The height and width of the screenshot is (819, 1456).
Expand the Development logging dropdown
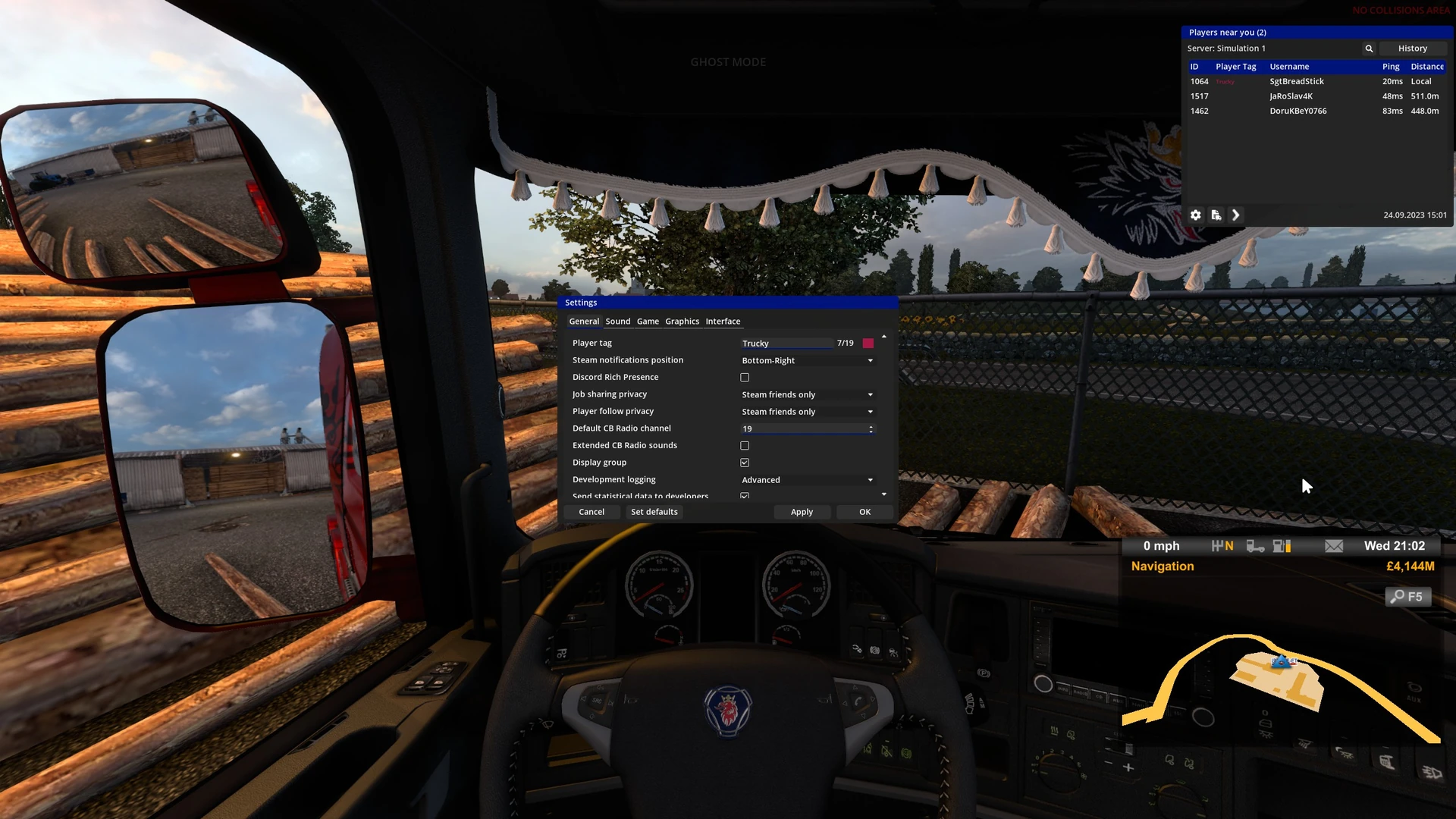[807, 480]
